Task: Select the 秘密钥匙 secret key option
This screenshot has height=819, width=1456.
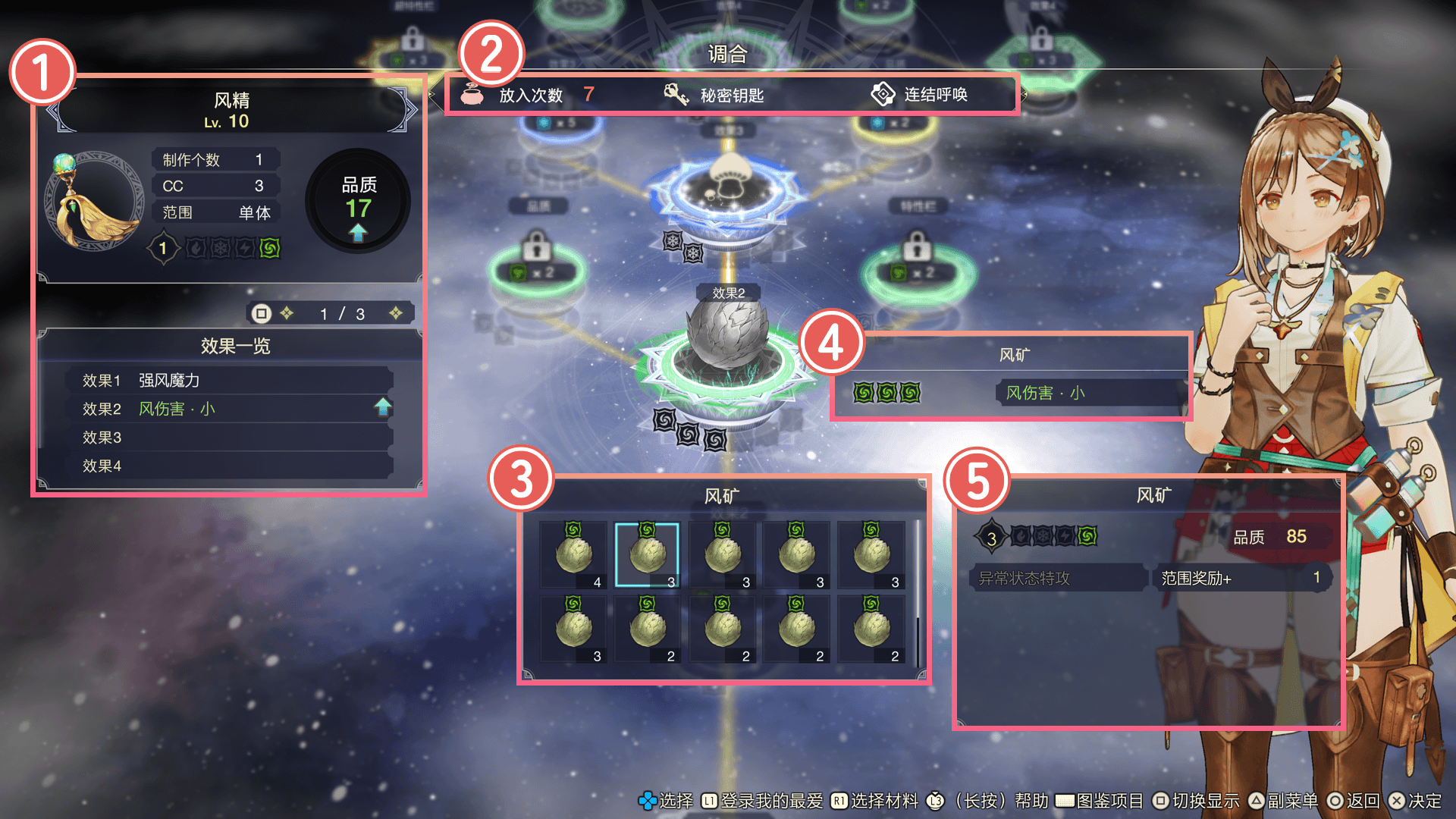Action: point(714,96)
